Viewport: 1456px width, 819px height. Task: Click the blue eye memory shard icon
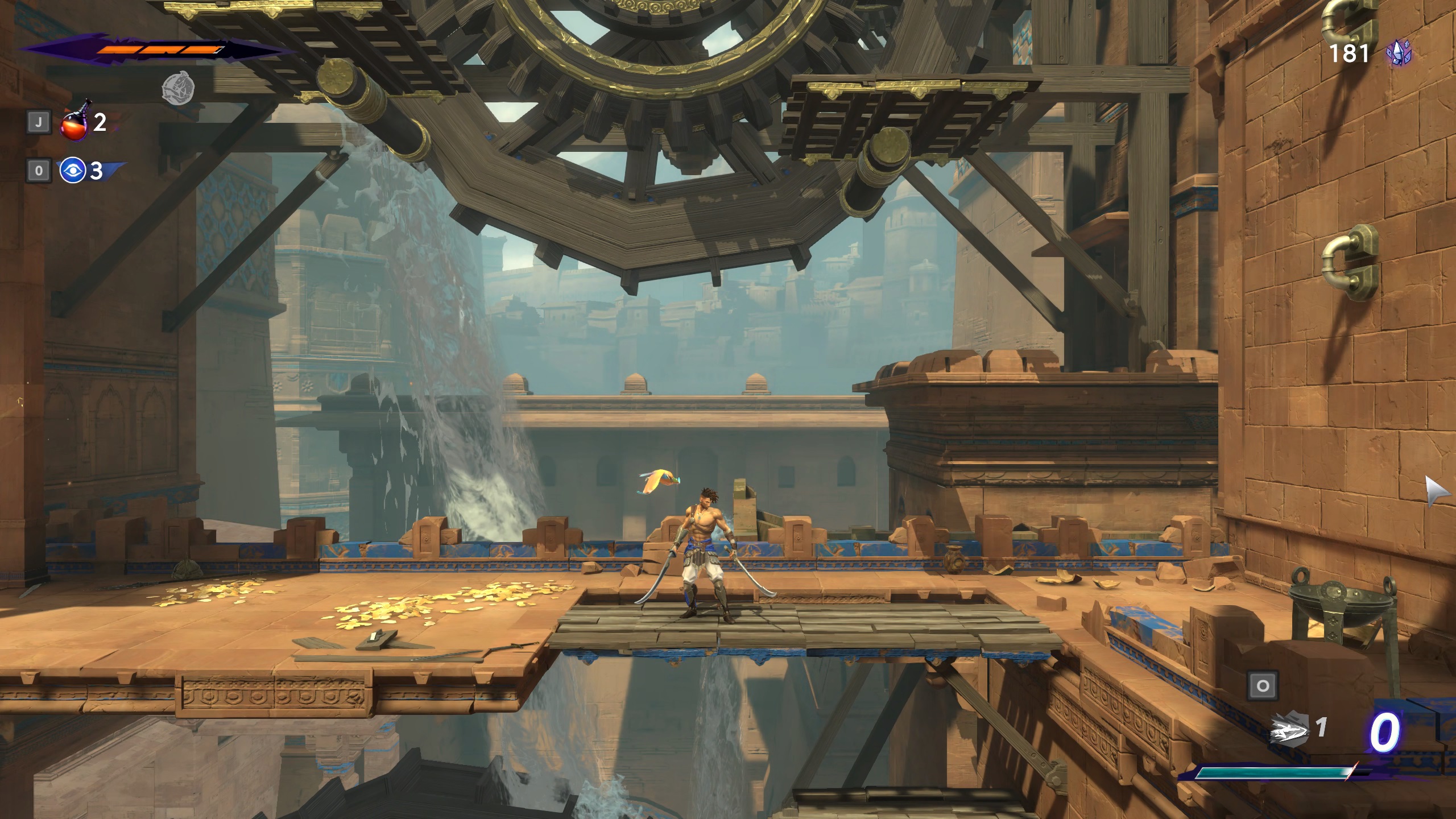73,170
